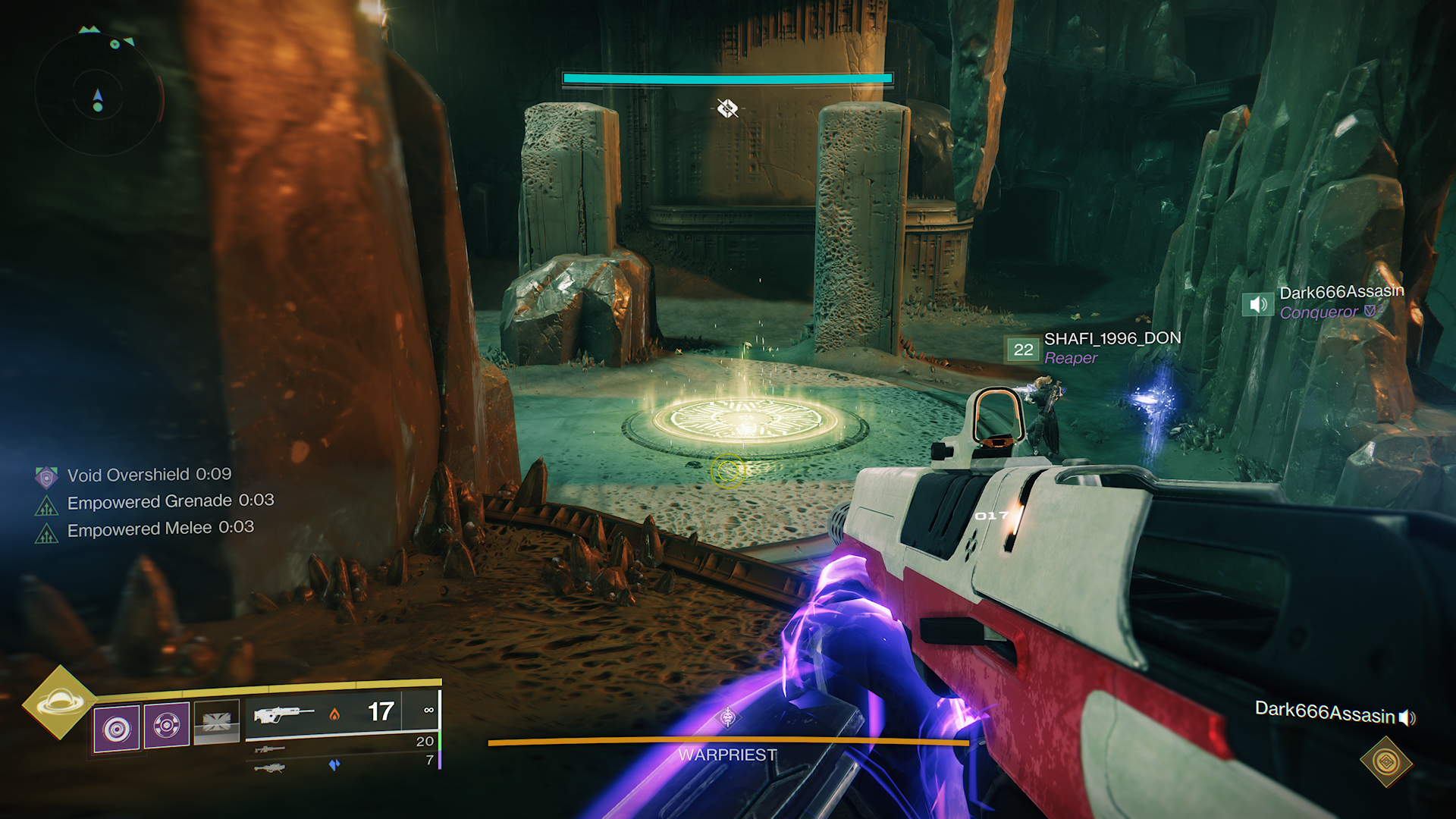Select the SHAFI_1996_DON player nameplate
Image resolution: width=1456 pixels, height=819 pixels.
click(1112, 338)
